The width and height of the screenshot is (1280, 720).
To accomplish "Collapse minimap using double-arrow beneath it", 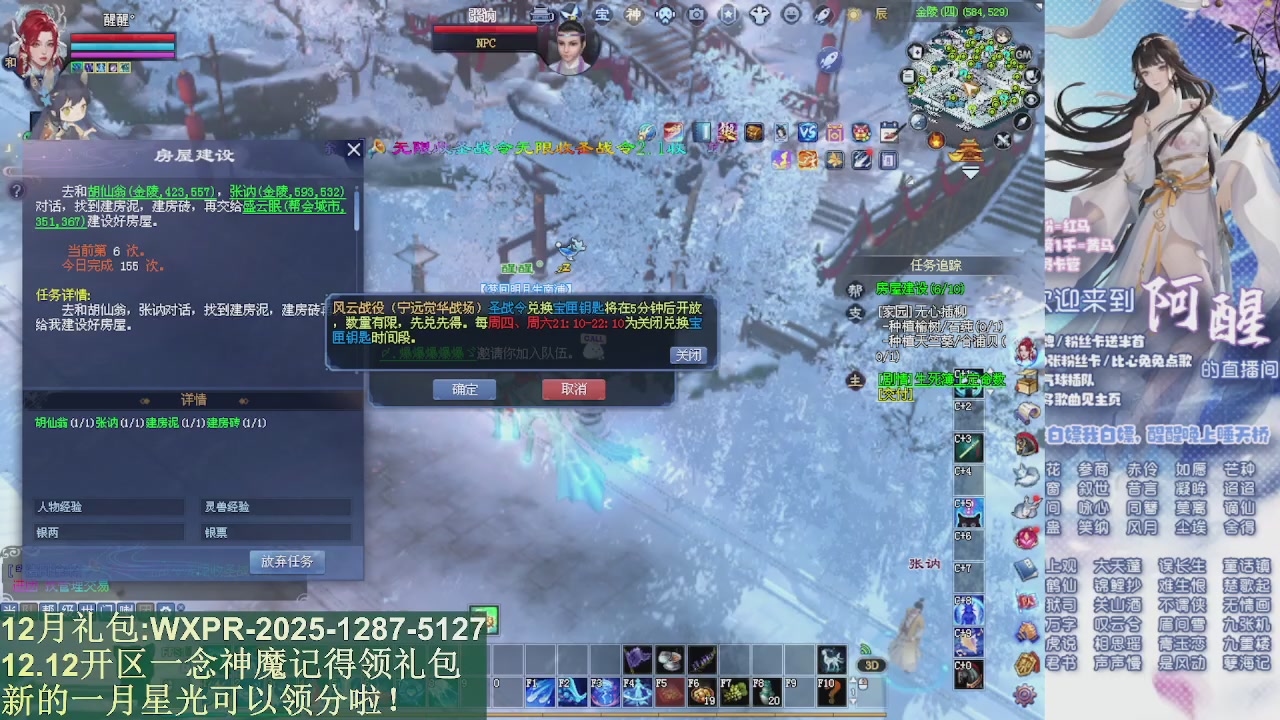I will tap(970, 172).
